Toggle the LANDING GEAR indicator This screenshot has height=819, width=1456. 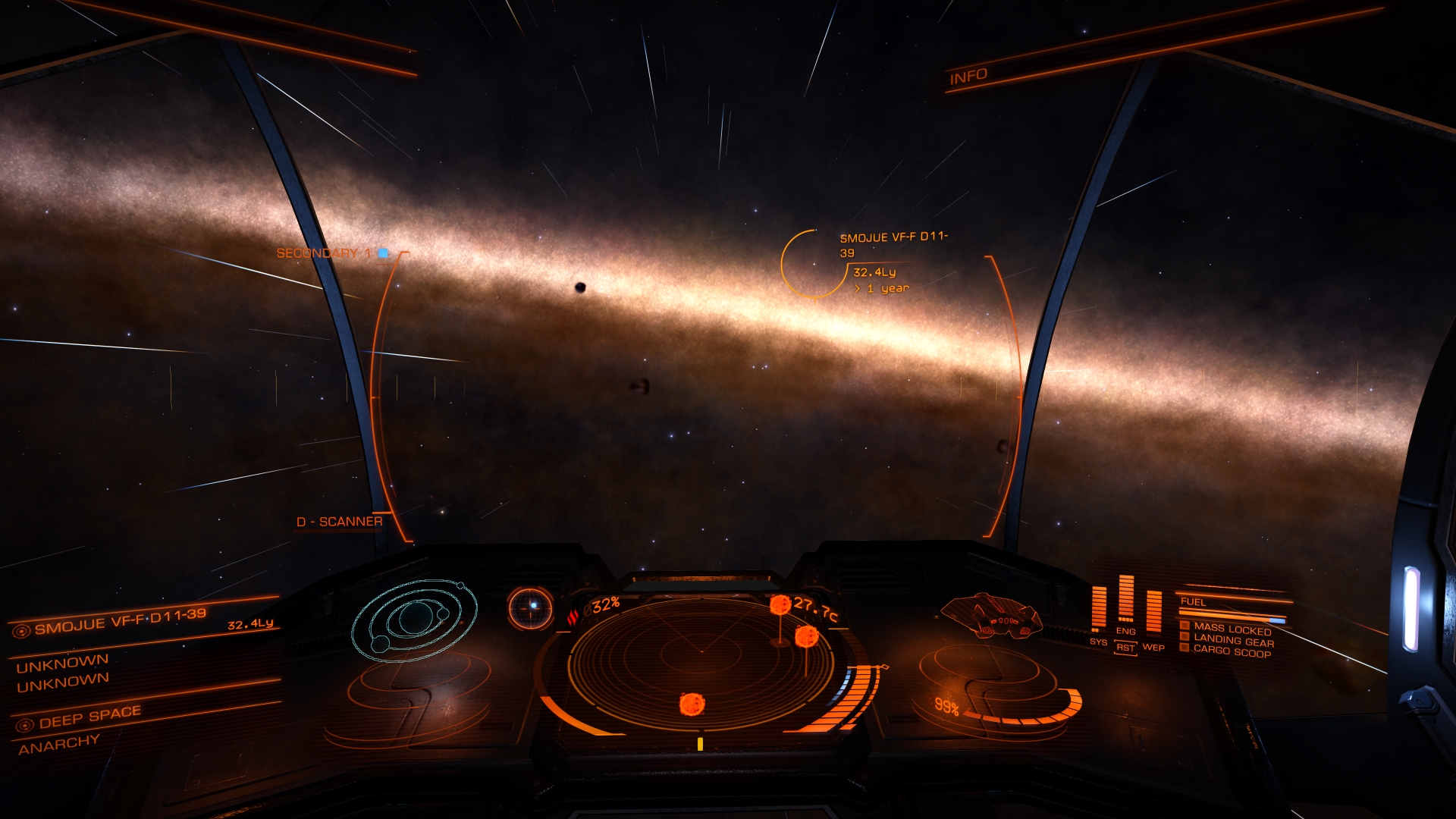pos(1233,641)
